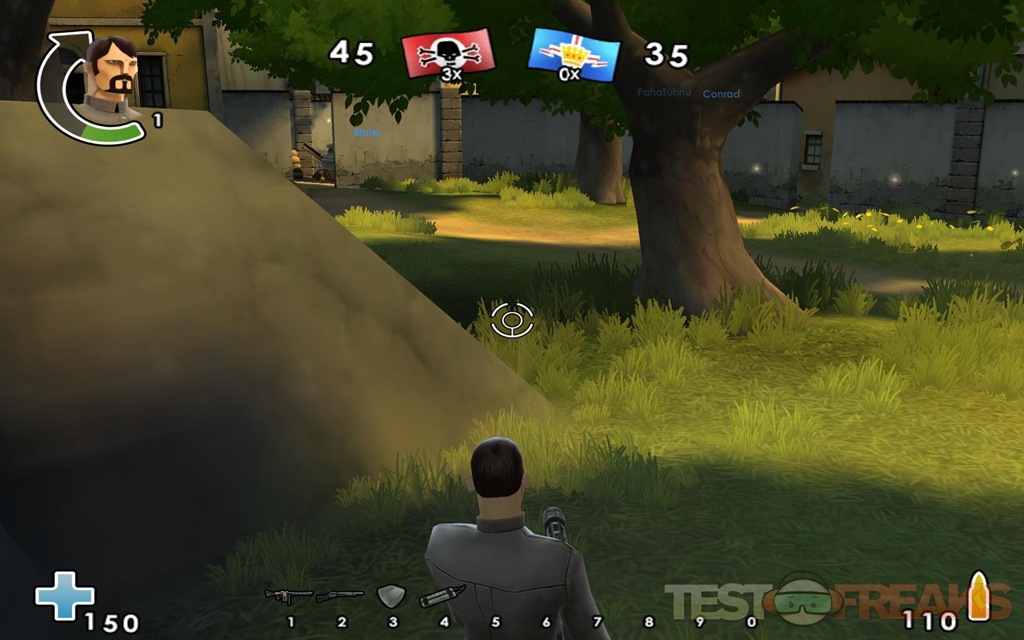The width and height of the screenshot is (1024, 640).
Task: Click the blue health cross icon
Action: click(x=64, y=596)
